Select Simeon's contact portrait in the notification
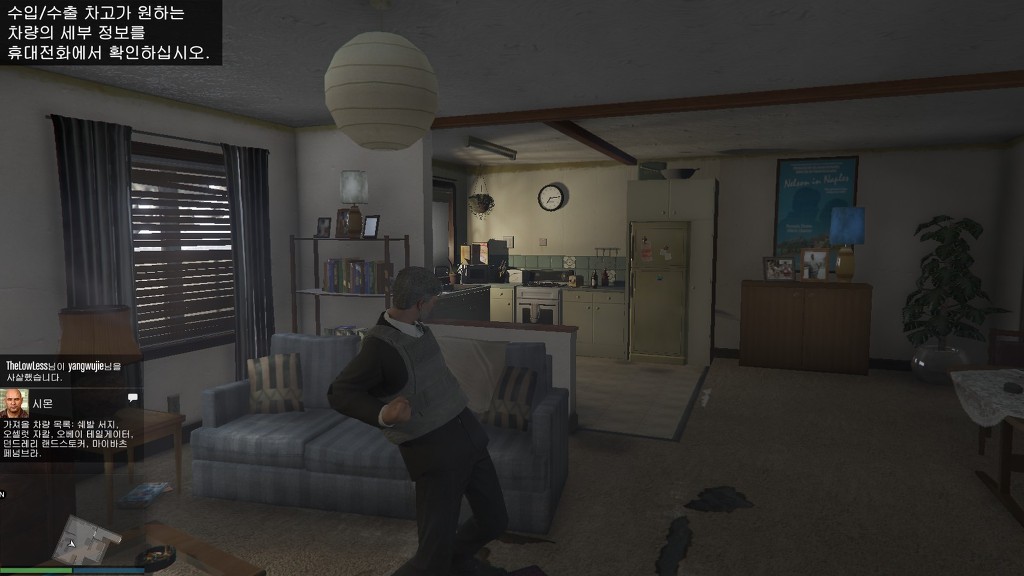The image size is (1024, 576). (15, 403)
